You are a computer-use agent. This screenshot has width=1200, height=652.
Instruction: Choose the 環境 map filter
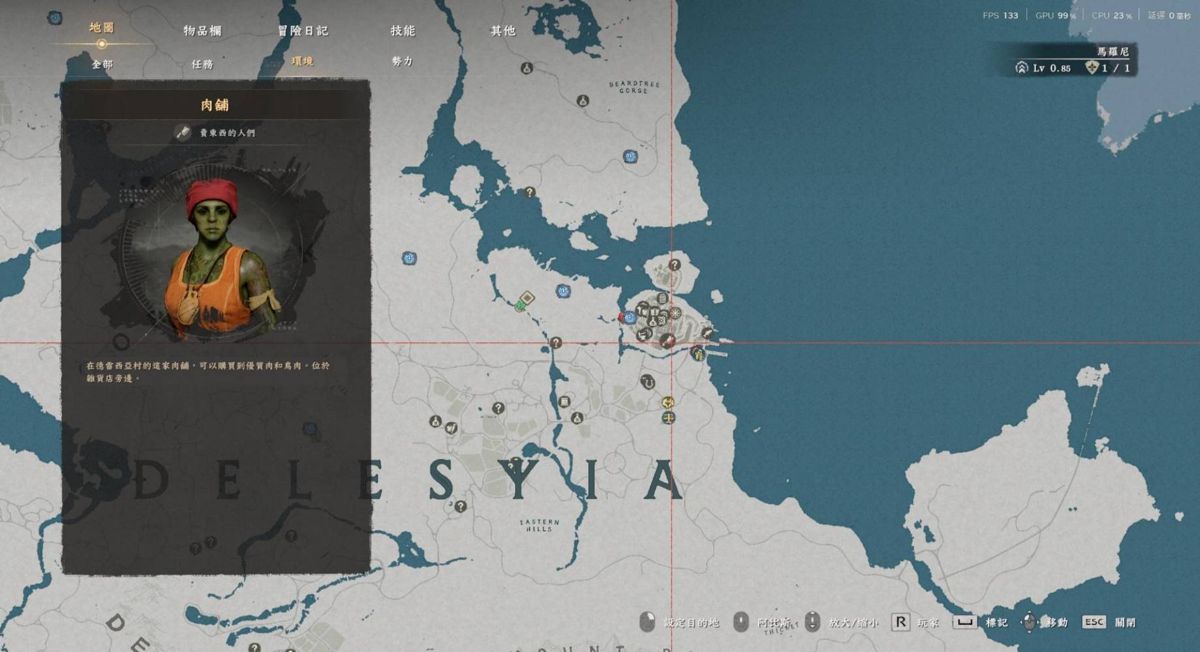pos(302,62)
